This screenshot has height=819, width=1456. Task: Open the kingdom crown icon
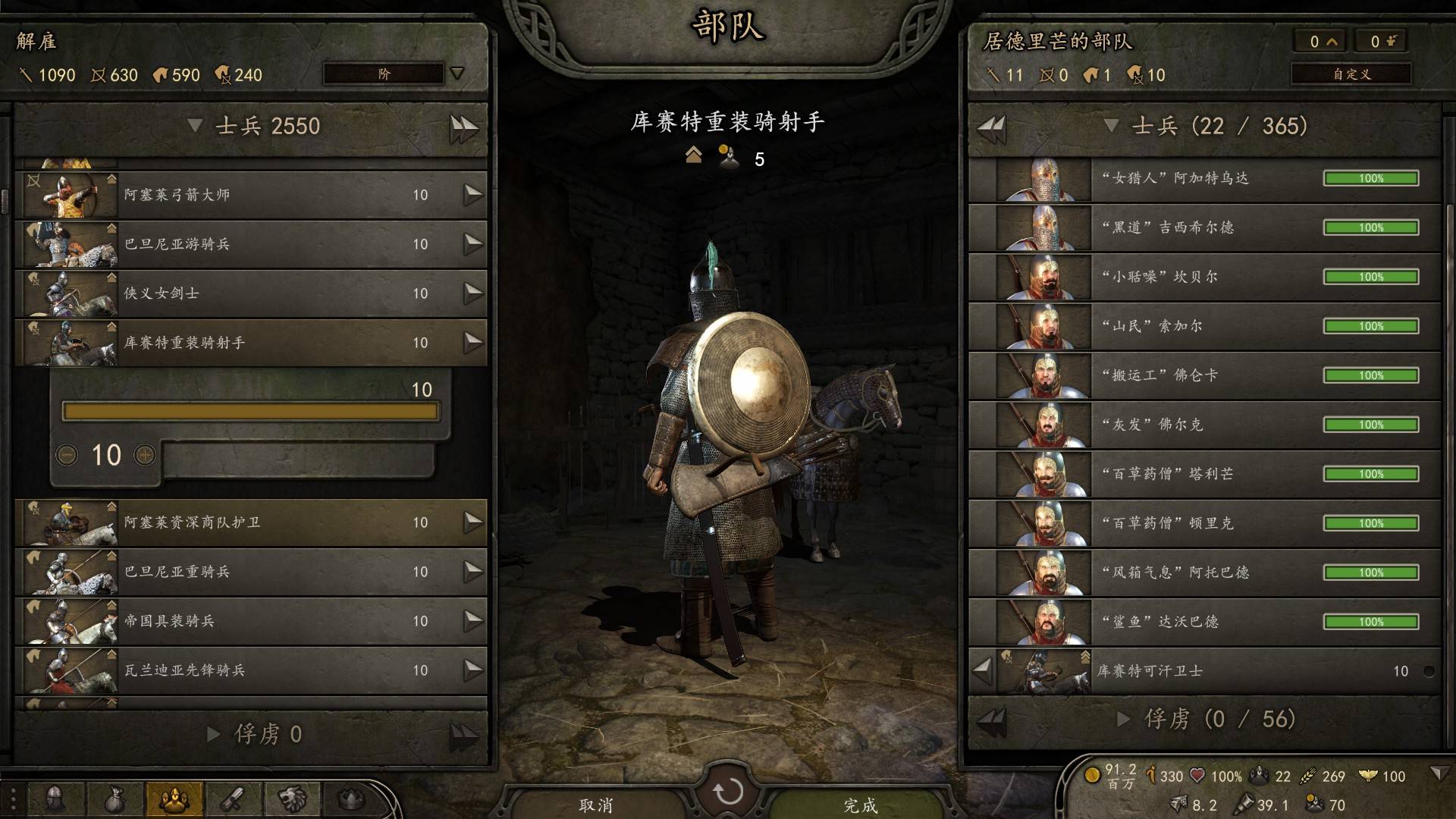(351, 799)
